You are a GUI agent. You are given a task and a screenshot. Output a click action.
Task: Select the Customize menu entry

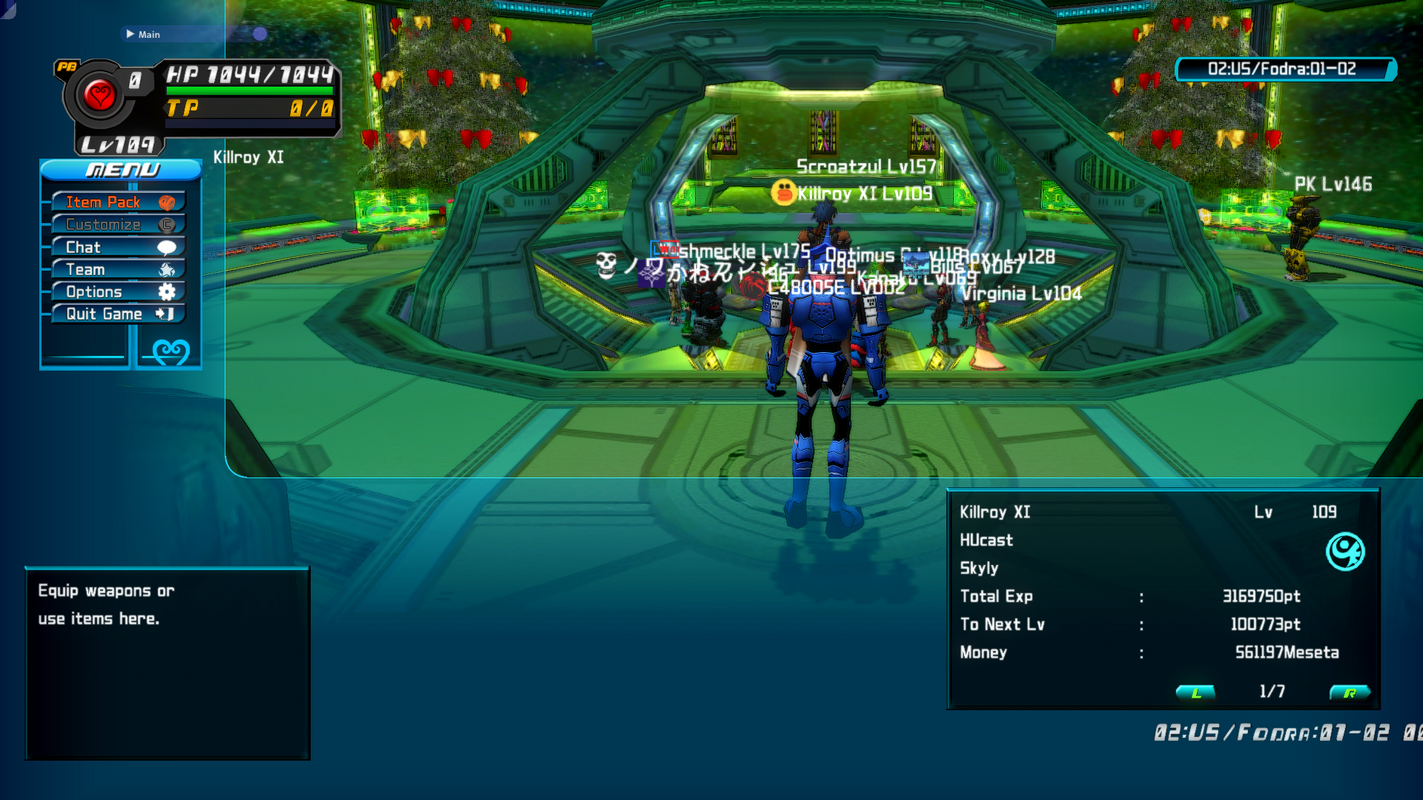point(118,225)
